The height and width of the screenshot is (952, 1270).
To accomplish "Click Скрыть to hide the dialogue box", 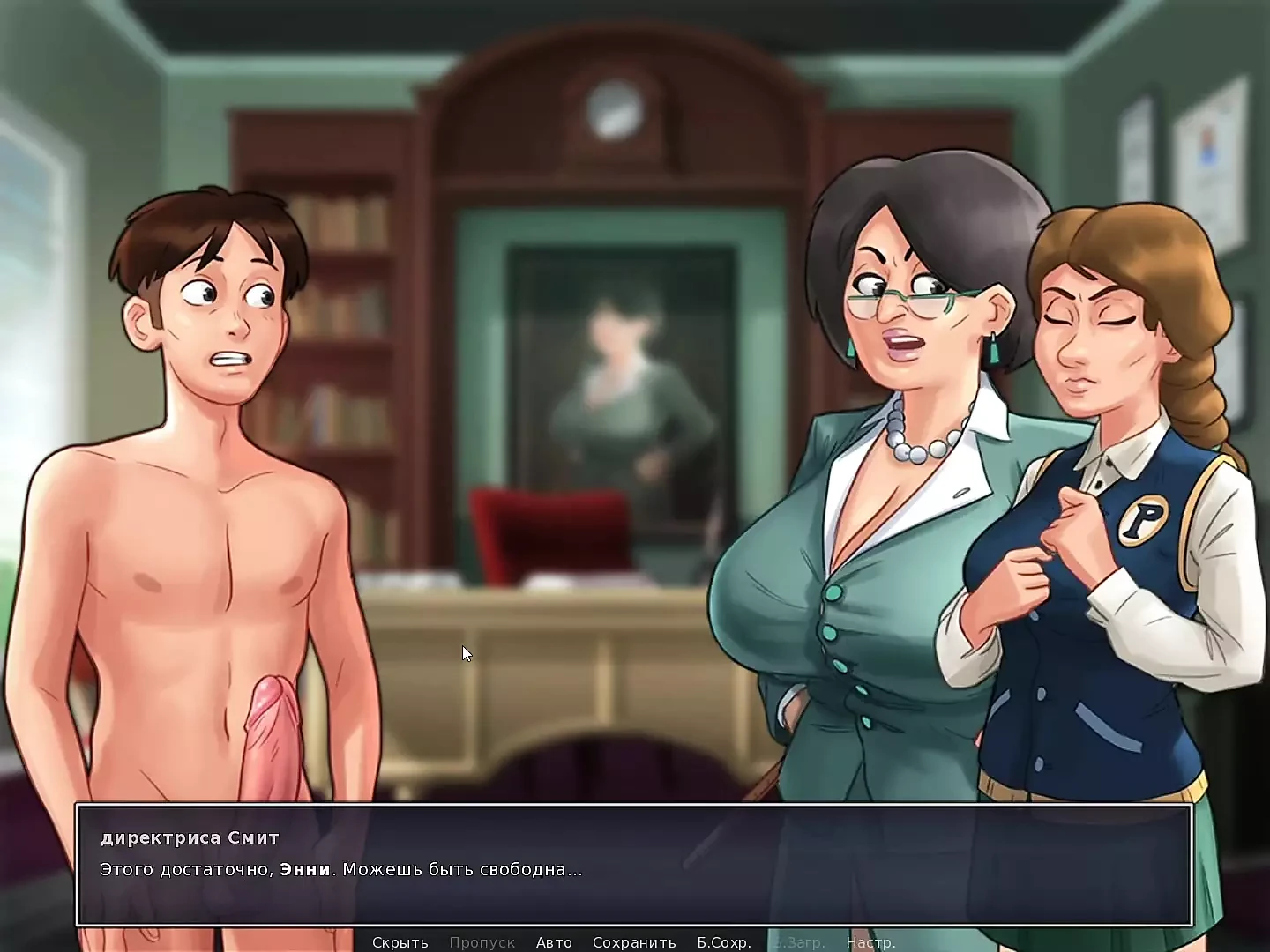I will (x=402, y=942).
